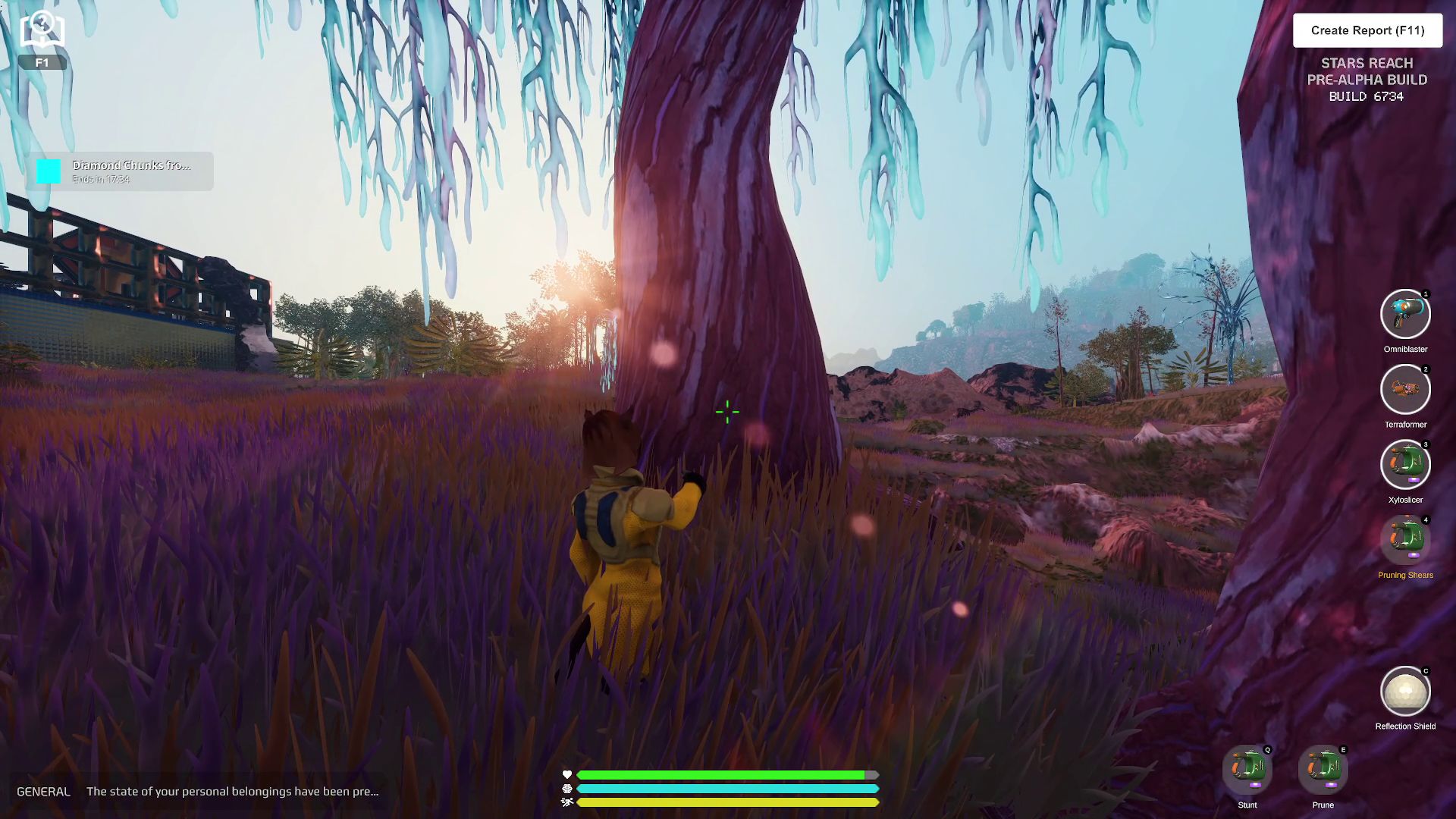The width and height of the screenshot is (1456, 819).
Task: Select the Omniblaster tool slot
Action: coord(1405,314)
